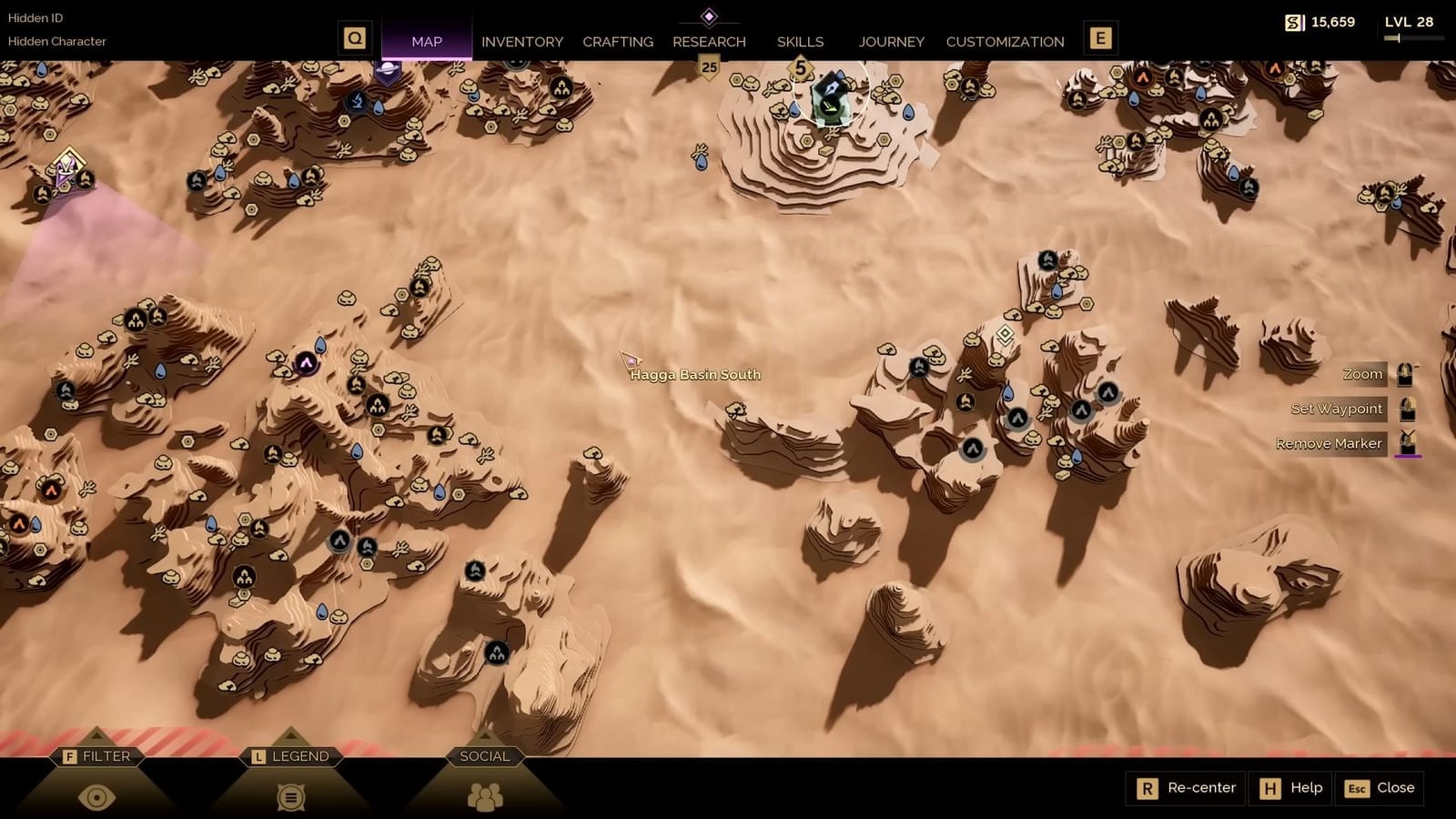1456x819 pixels.
Task: Choose Set Waypoint from the context menu
Action: click(x=1336, y=409)
